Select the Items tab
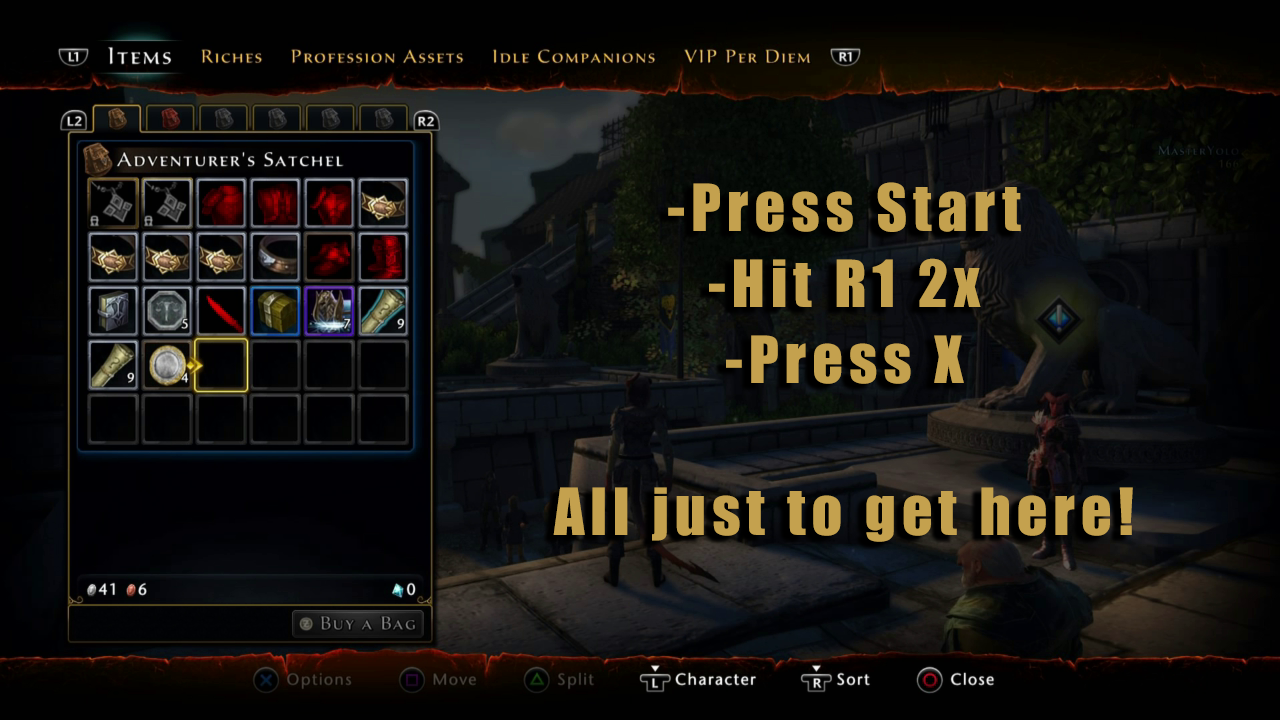The height and width of the screenshot is (720, 1280). click(139, 57)
